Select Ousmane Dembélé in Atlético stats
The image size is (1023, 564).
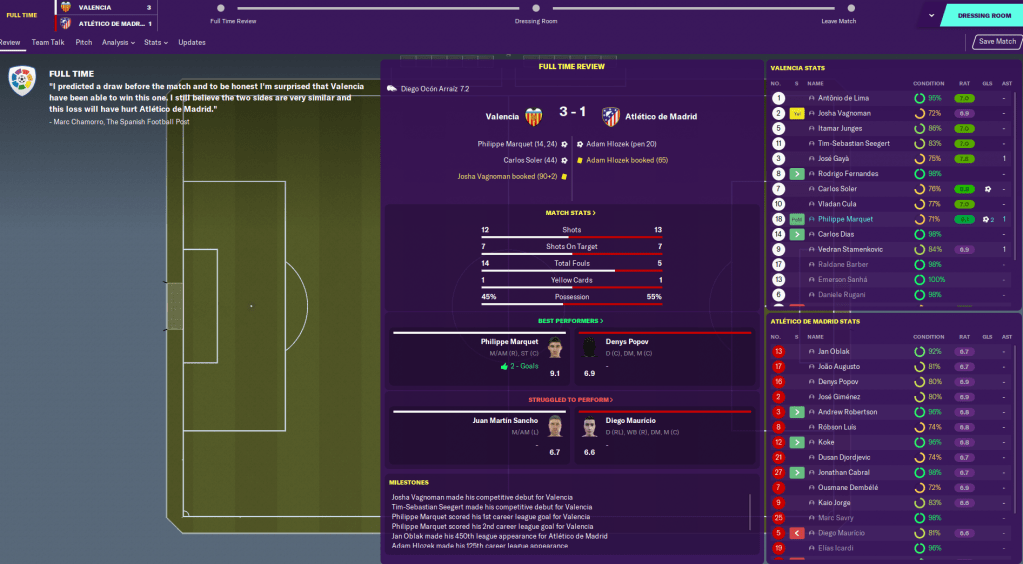846,487
